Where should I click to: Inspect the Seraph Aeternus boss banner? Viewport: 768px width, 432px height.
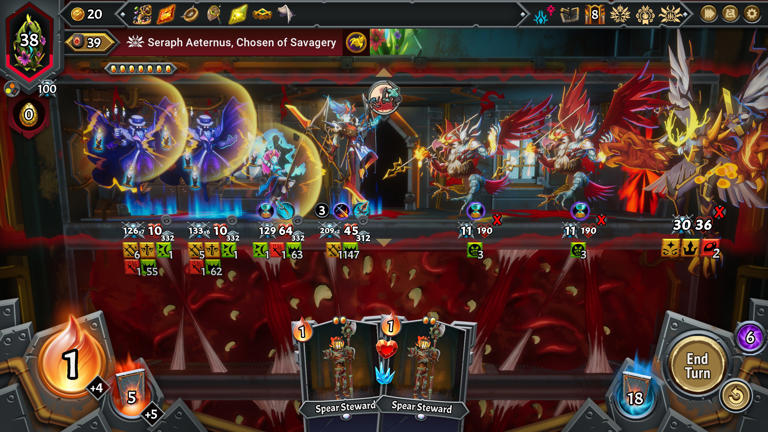pyautogui.click(x=232, y=42)
